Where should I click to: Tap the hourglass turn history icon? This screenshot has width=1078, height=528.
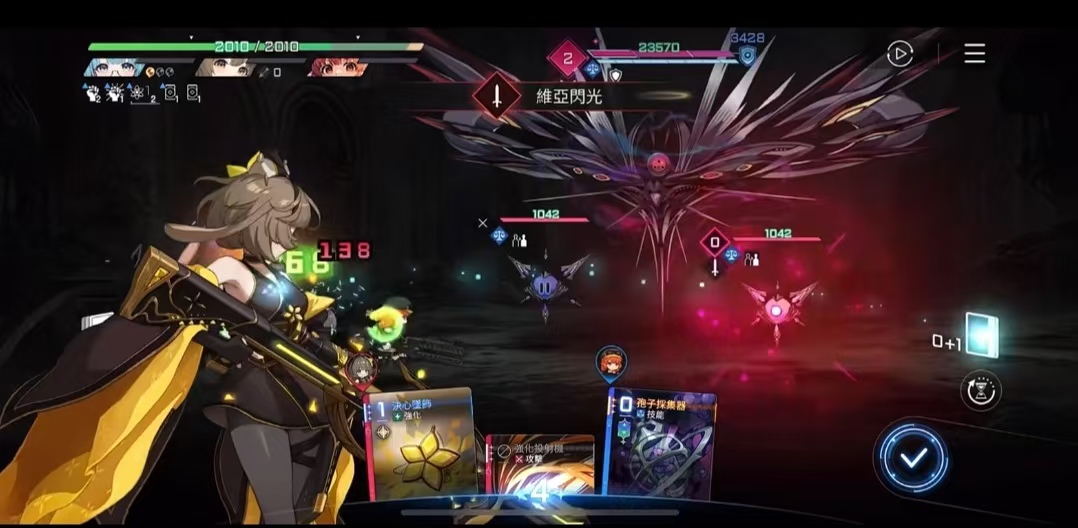pos(980,390)
